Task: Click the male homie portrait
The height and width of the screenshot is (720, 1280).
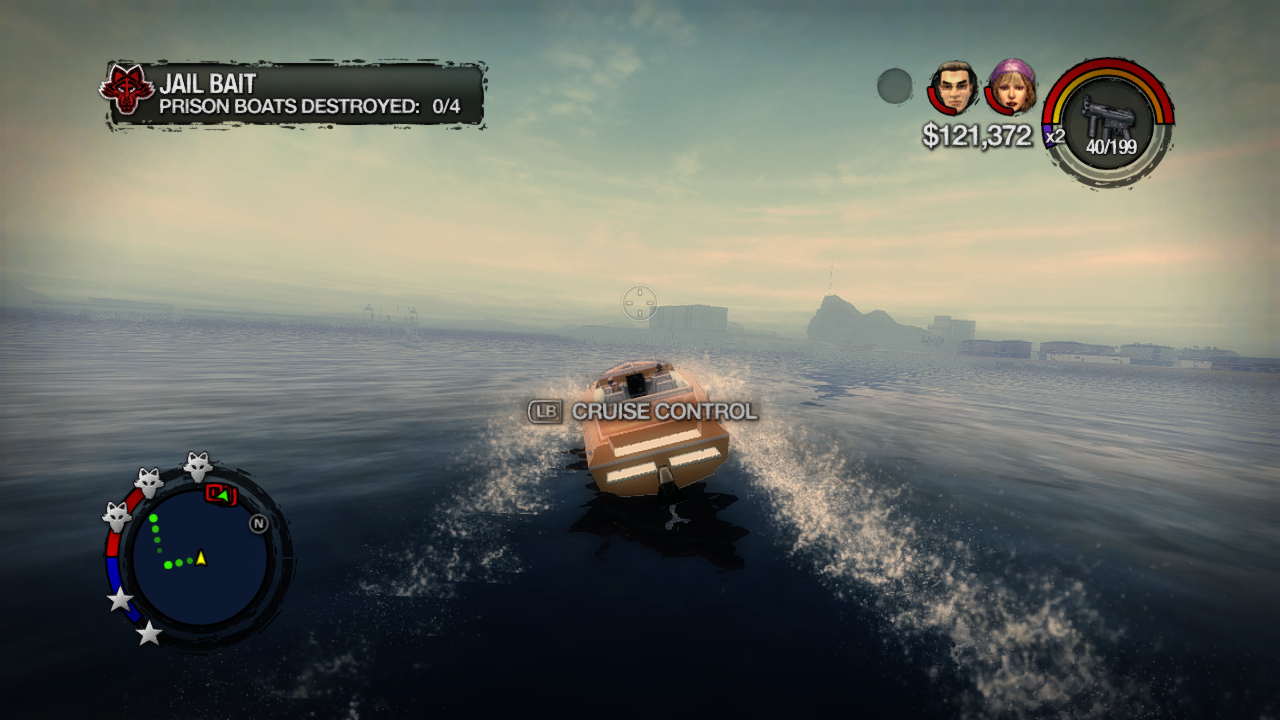Action: (x=953, y=87)
